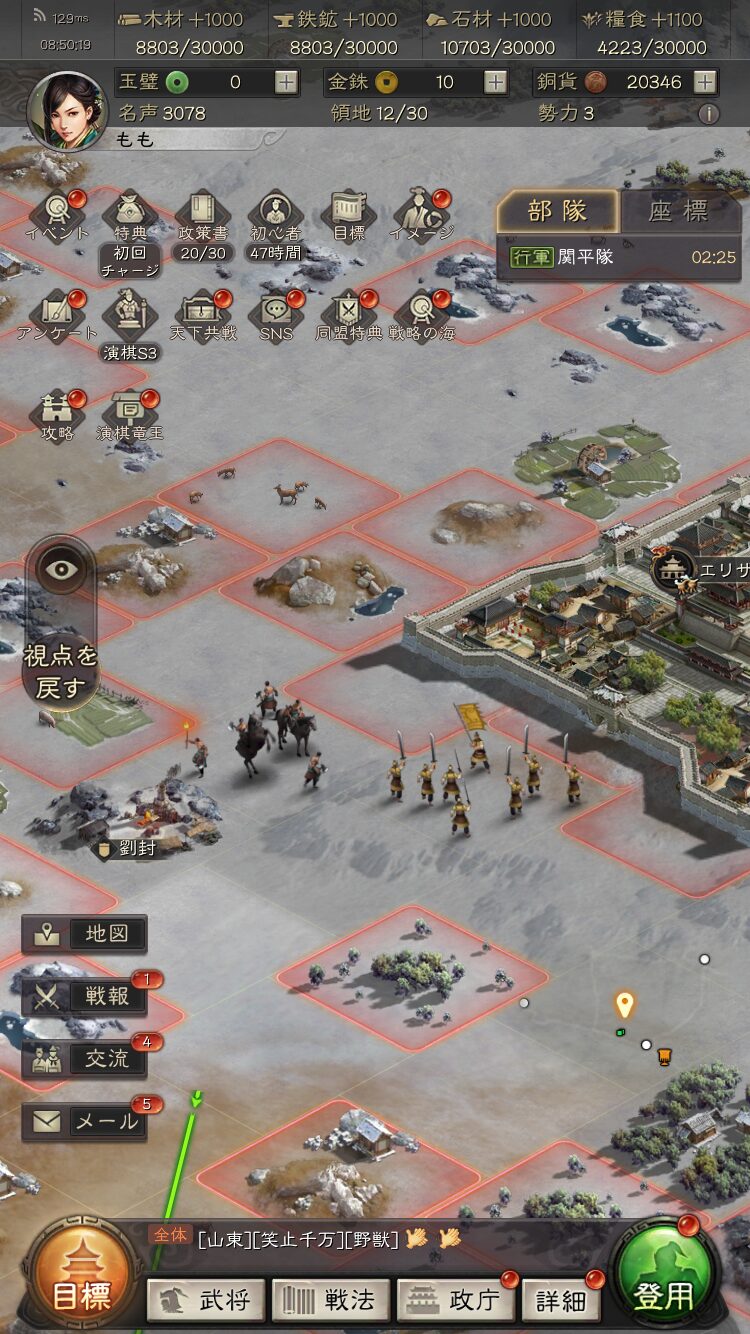Open the 天下共戦 icon
Screen dimensions: 750x1334
203,314
